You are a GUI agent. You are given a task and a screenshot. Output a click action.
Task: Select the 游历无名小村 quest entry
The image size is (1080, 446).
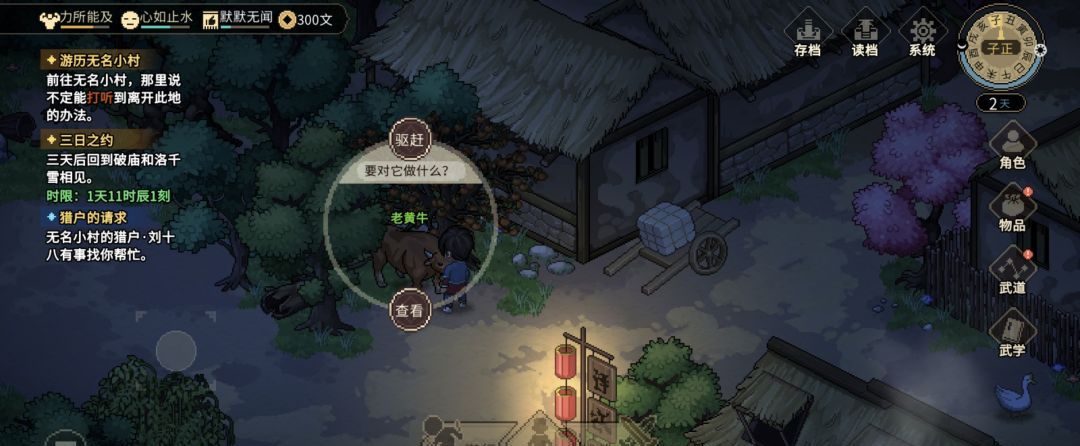click(x=88, y=61)
